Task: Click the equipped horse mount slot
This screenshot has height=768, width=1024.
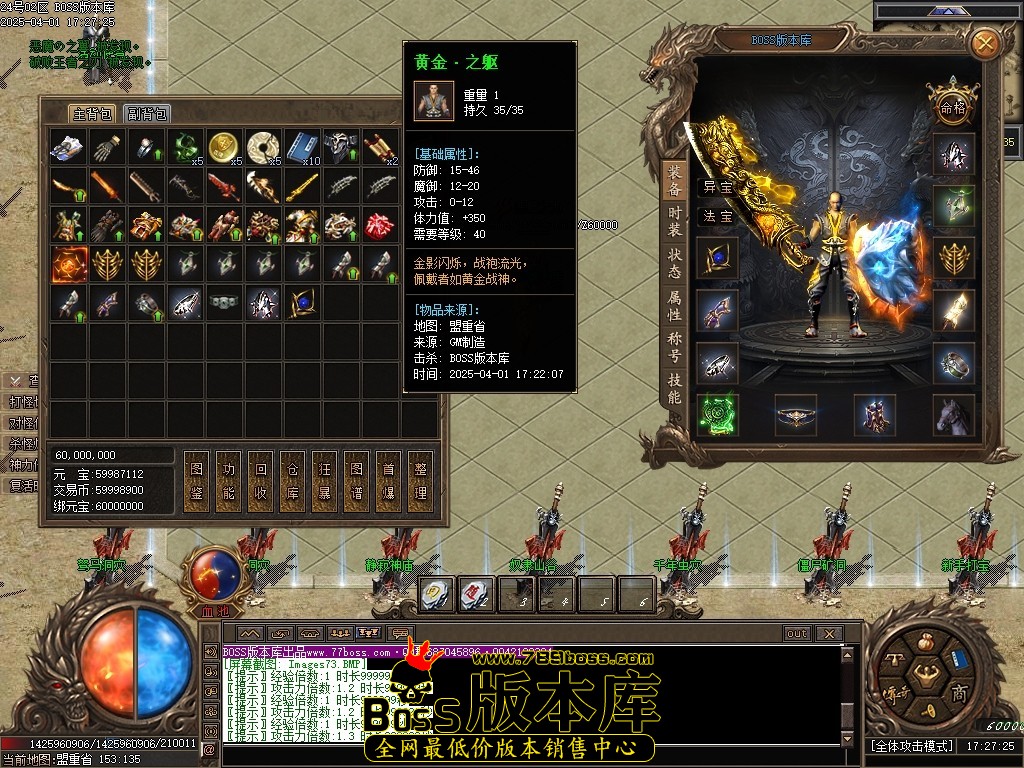Action: point(954,414)
